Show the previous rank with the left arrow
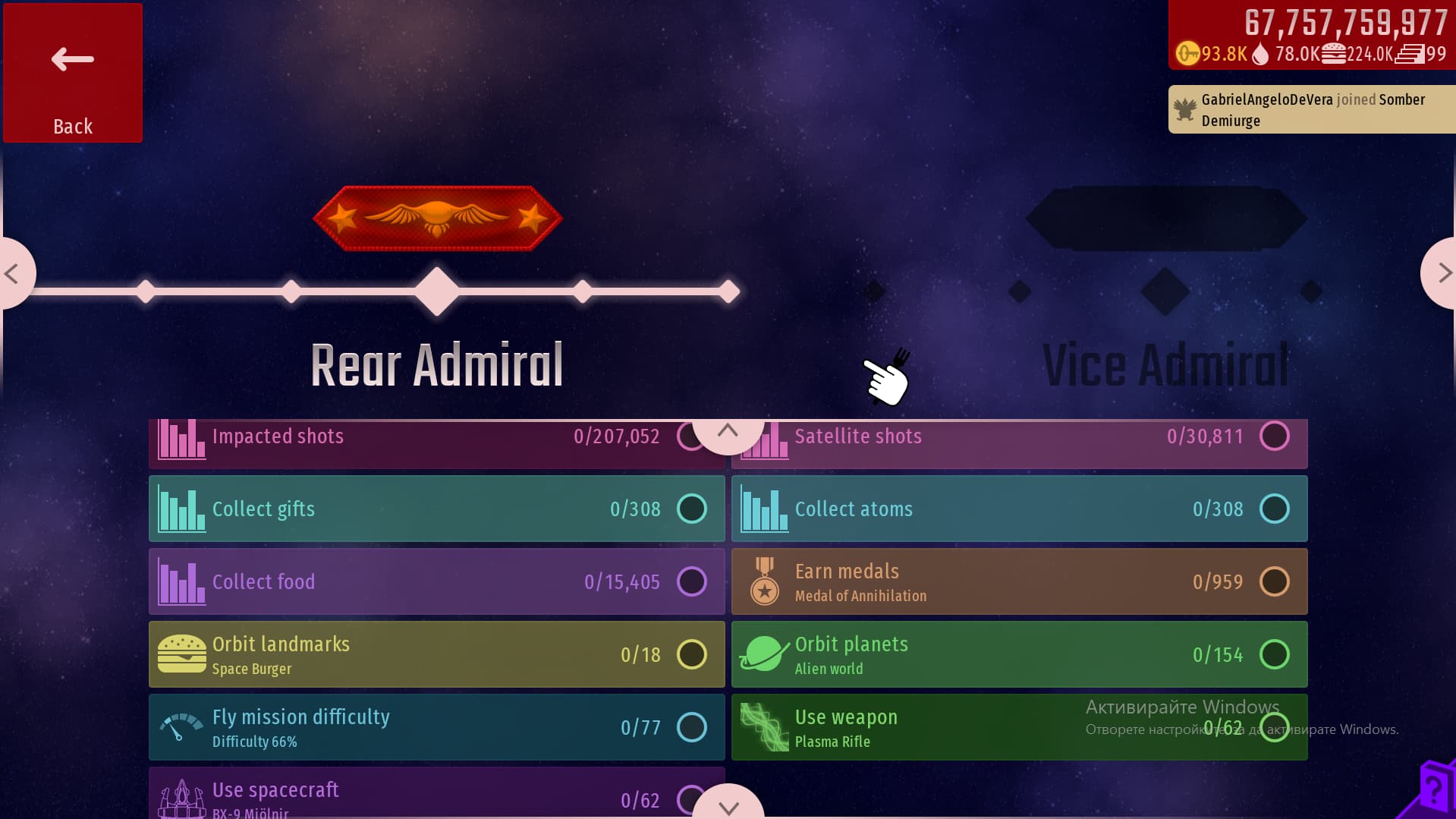 14,273
